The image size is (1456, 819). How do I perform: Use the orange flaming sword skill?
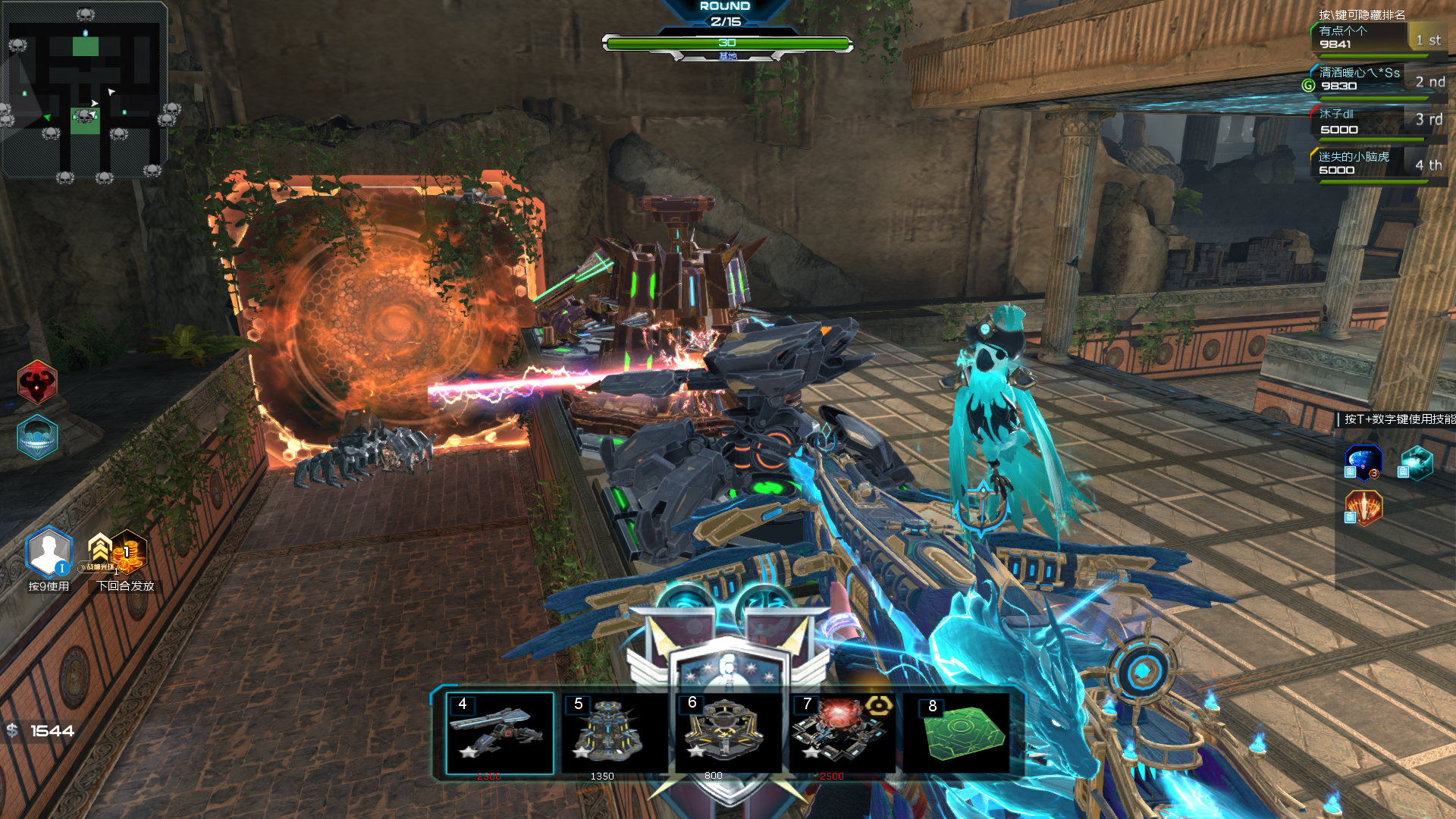click(x=1363, y=507)
